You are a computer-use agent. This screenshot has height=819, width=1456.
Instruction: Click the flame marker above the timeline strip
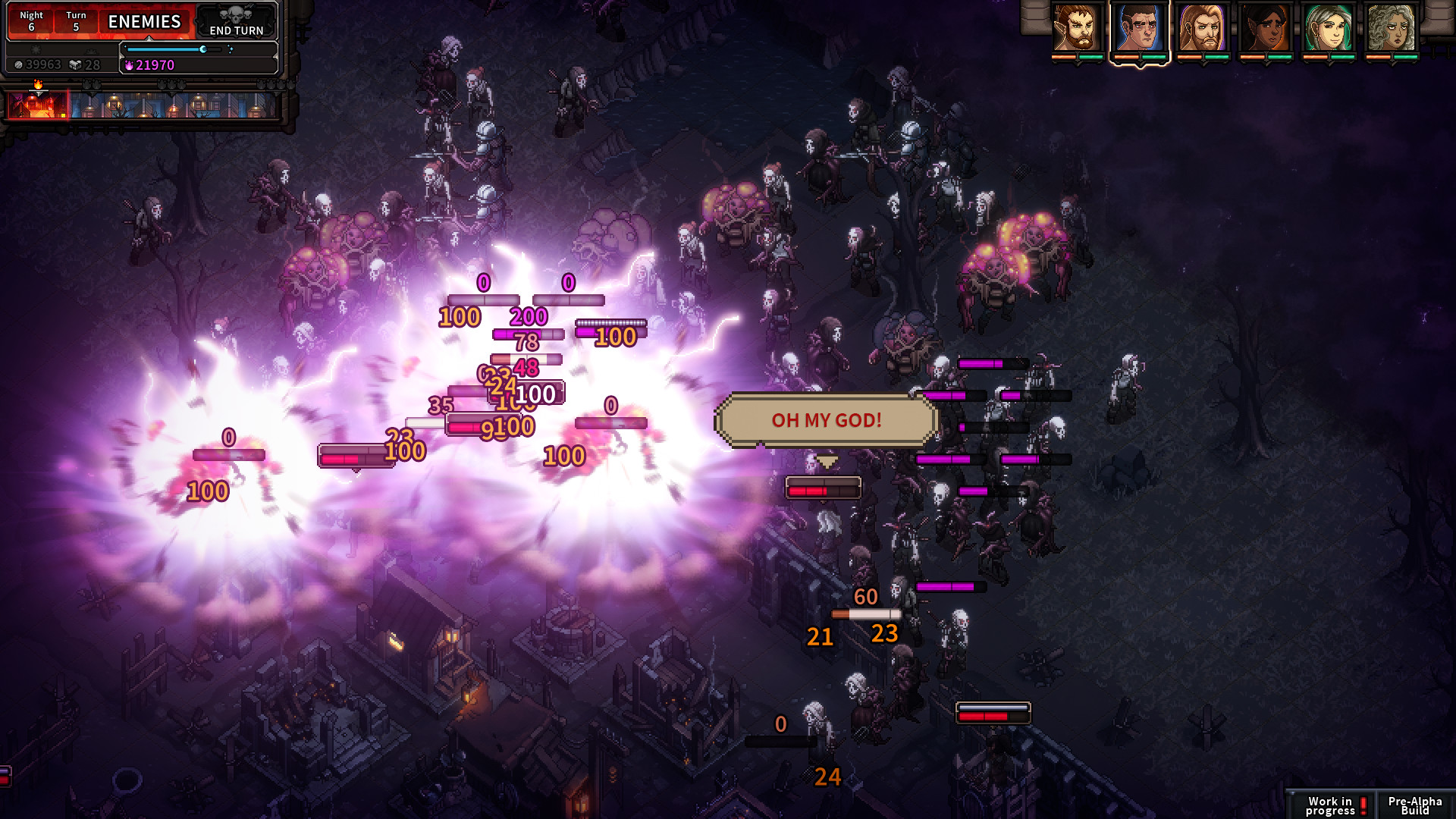tap(38, 85)
